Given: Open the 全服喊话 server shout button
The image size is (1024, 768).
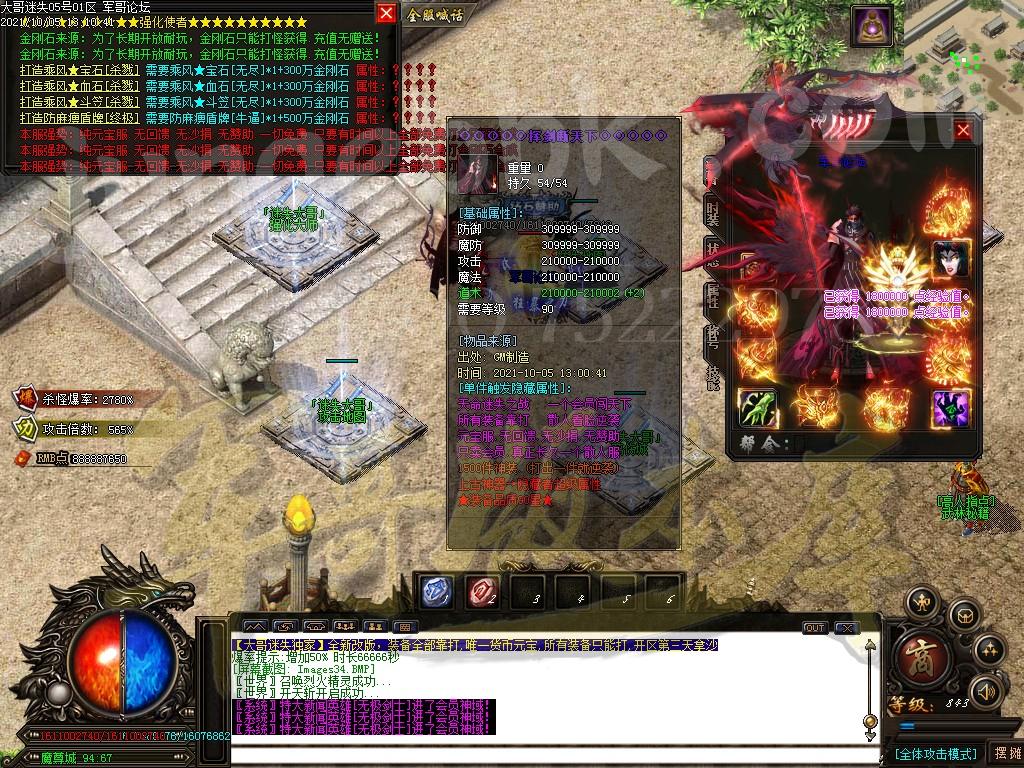Looking at the screenshot, I should coord(436,15).
